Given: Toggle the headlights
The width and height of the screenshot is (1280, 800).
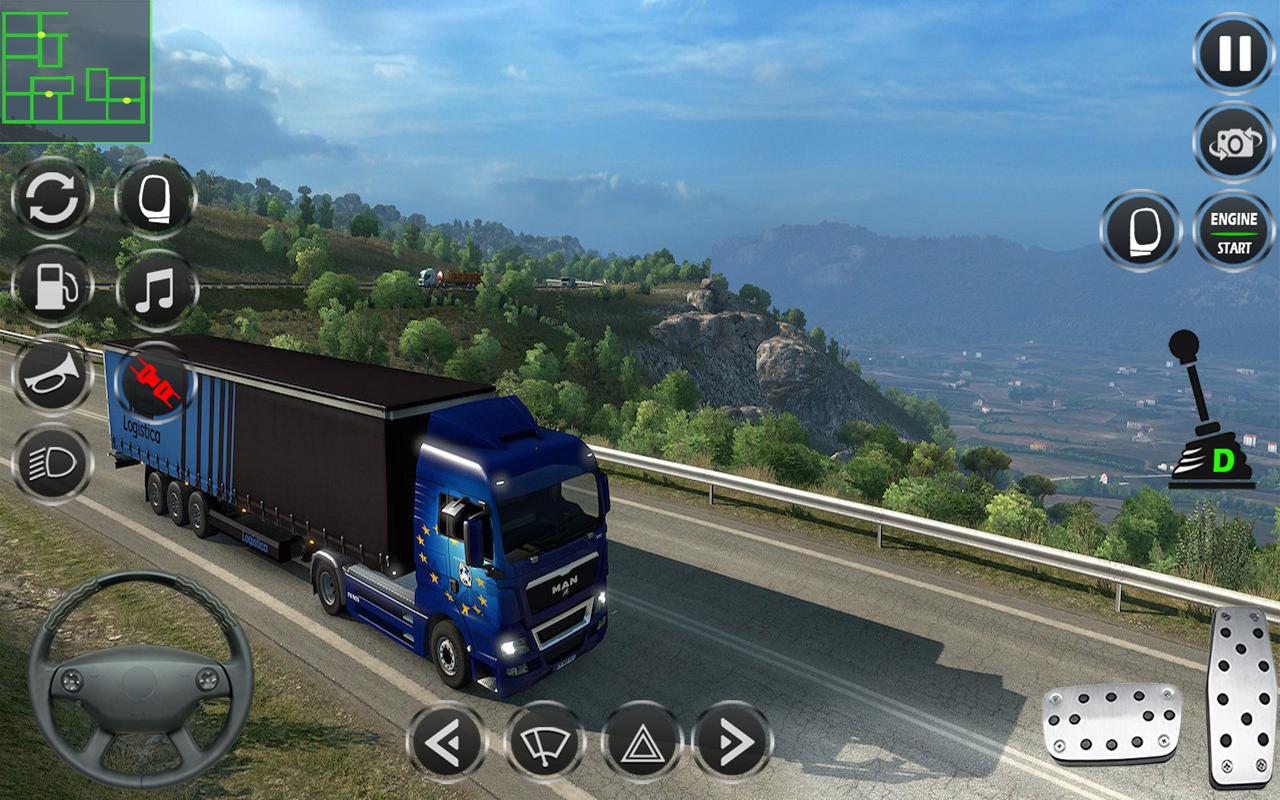Looking at the screenshot, I should [52, 464].
